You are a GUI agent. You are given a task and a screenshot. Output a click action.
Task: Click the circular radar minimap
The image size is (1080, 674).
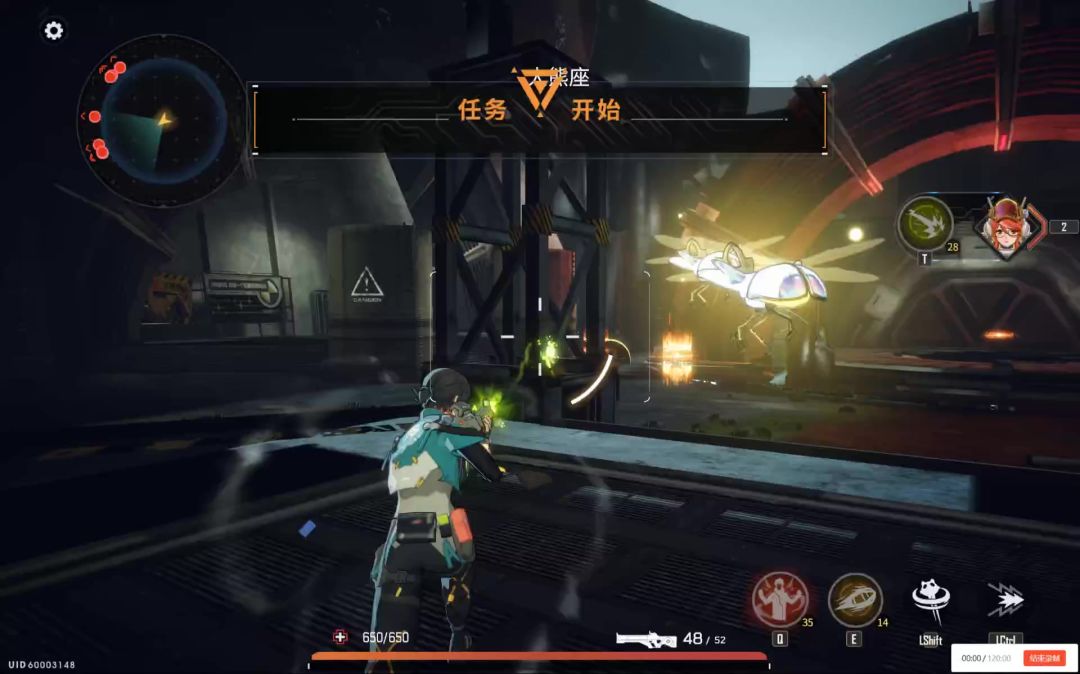coord(163,121)
